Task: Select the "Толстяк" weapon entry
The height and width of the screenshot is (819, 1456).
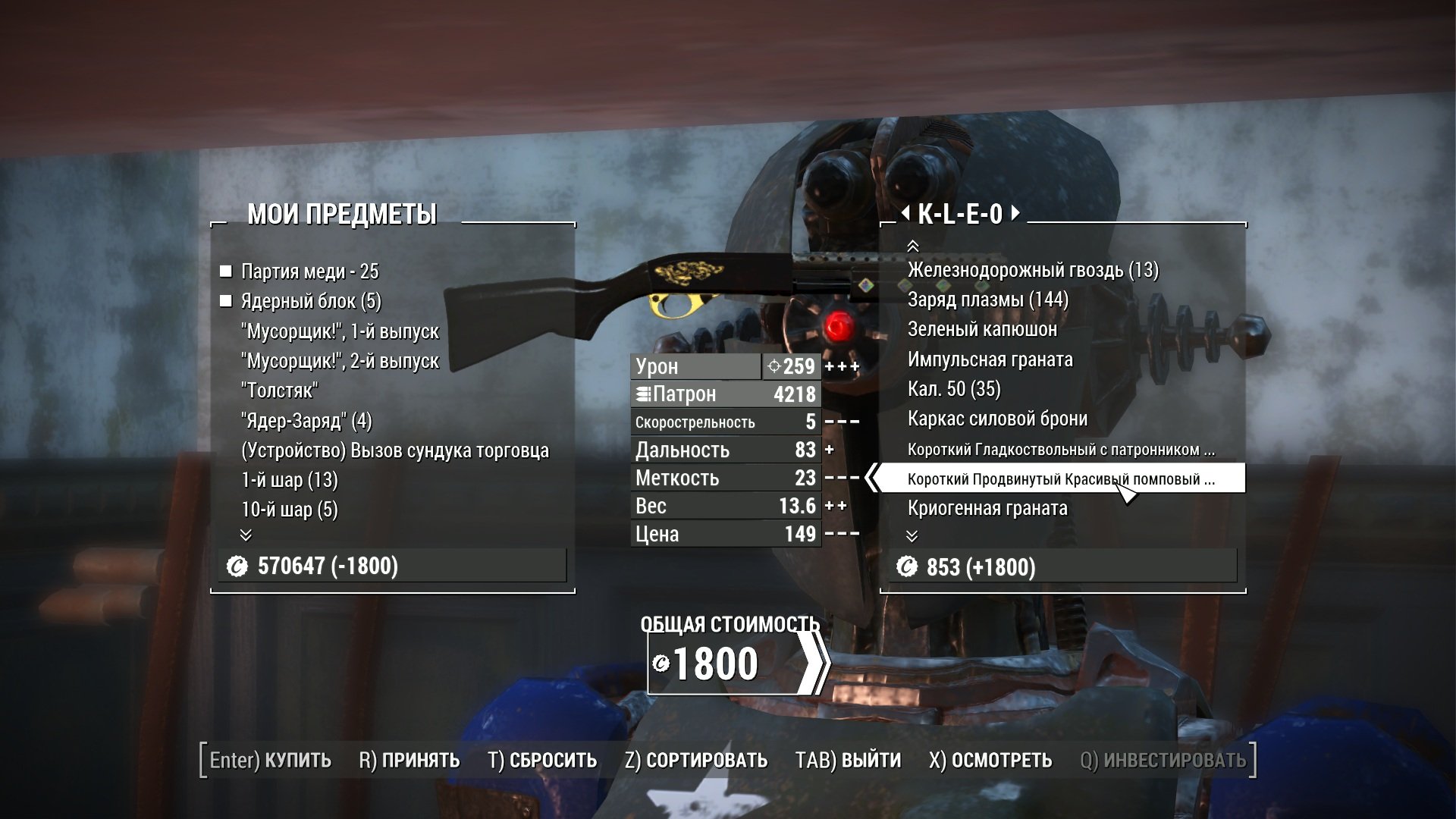Action: 279,391
